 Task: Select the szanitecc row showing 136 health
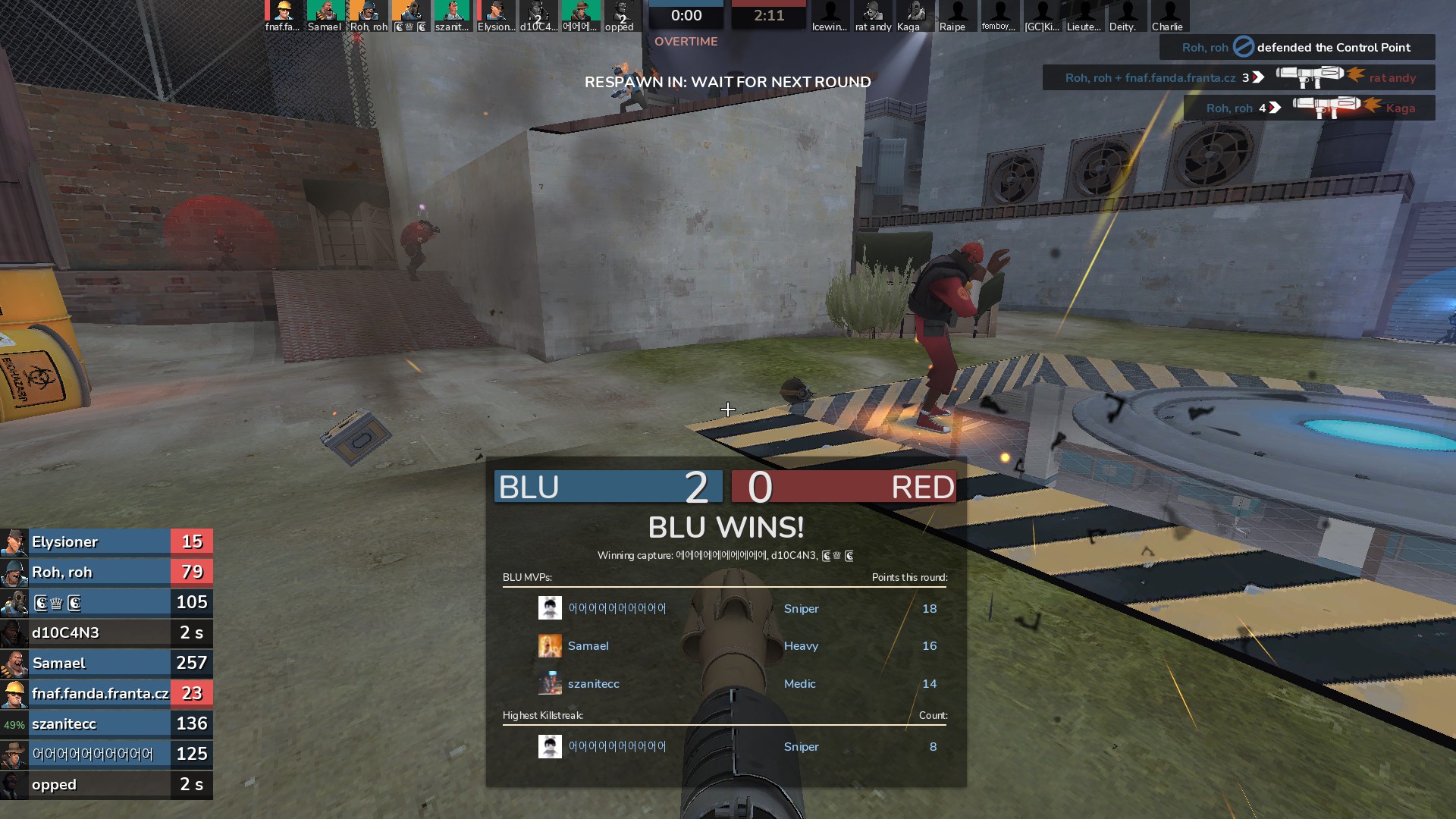point(106,724)
